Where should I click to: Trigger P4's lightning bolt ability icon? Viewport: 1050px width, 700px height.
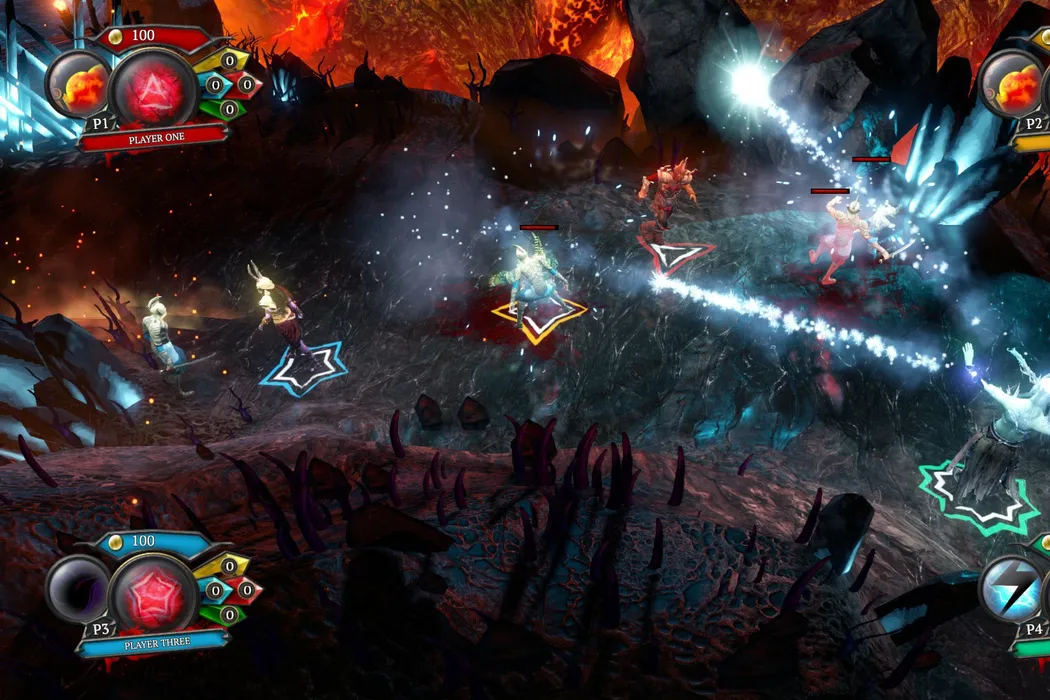[x=1012, y=588]
